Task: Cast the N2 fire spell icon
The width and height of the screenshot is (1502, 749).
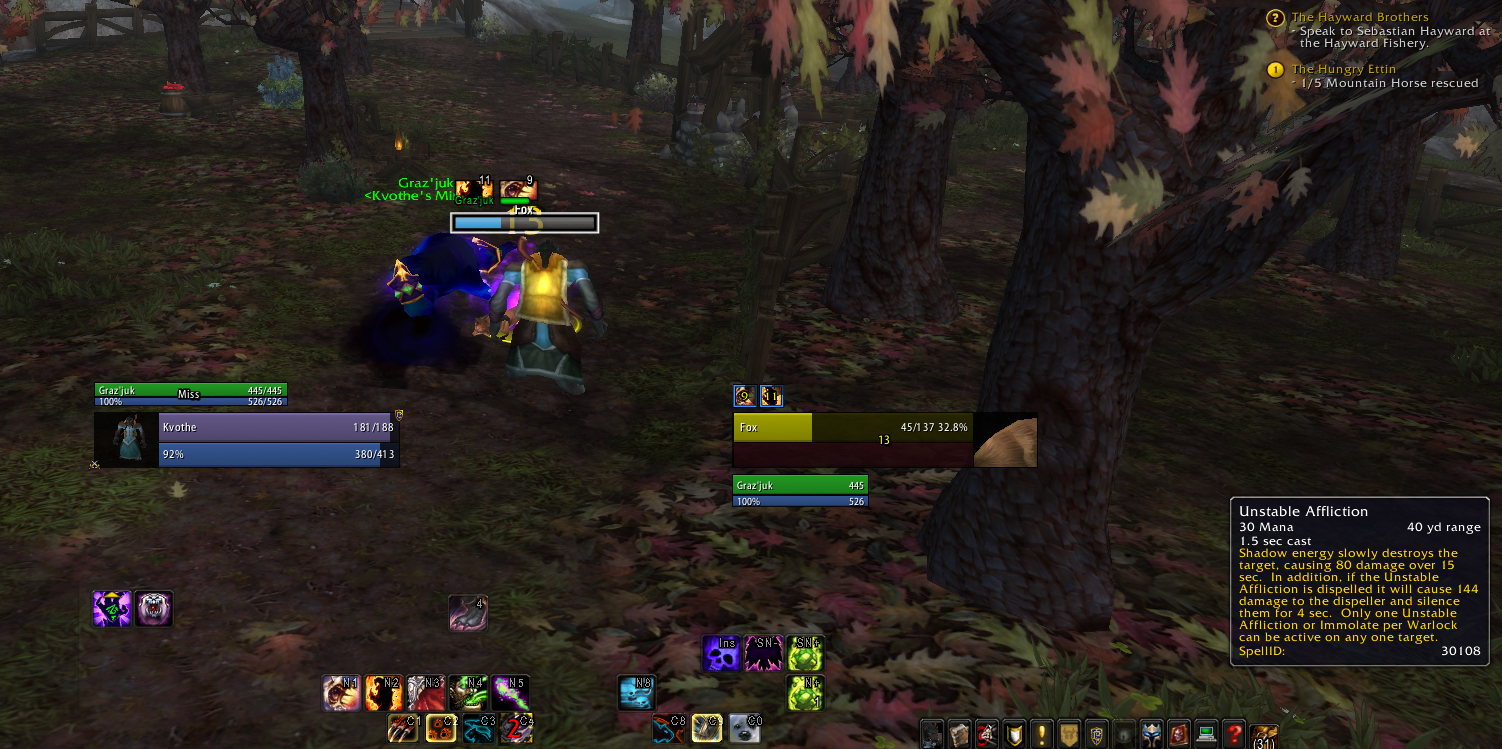Action: tap(385, 693)
